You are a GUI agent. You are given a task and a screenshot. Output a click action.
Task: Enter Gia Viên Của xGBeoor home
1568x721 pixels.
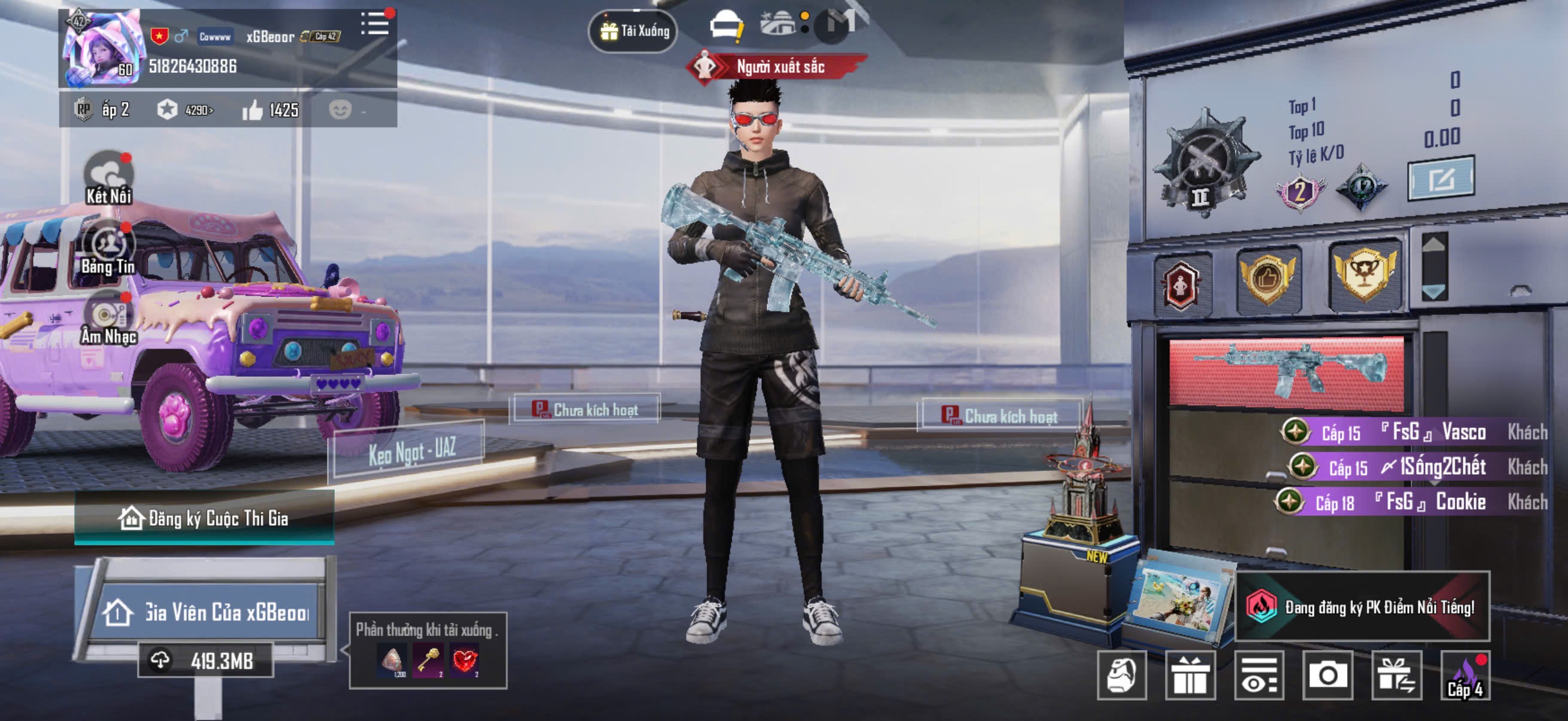click(x=207, y=612)
